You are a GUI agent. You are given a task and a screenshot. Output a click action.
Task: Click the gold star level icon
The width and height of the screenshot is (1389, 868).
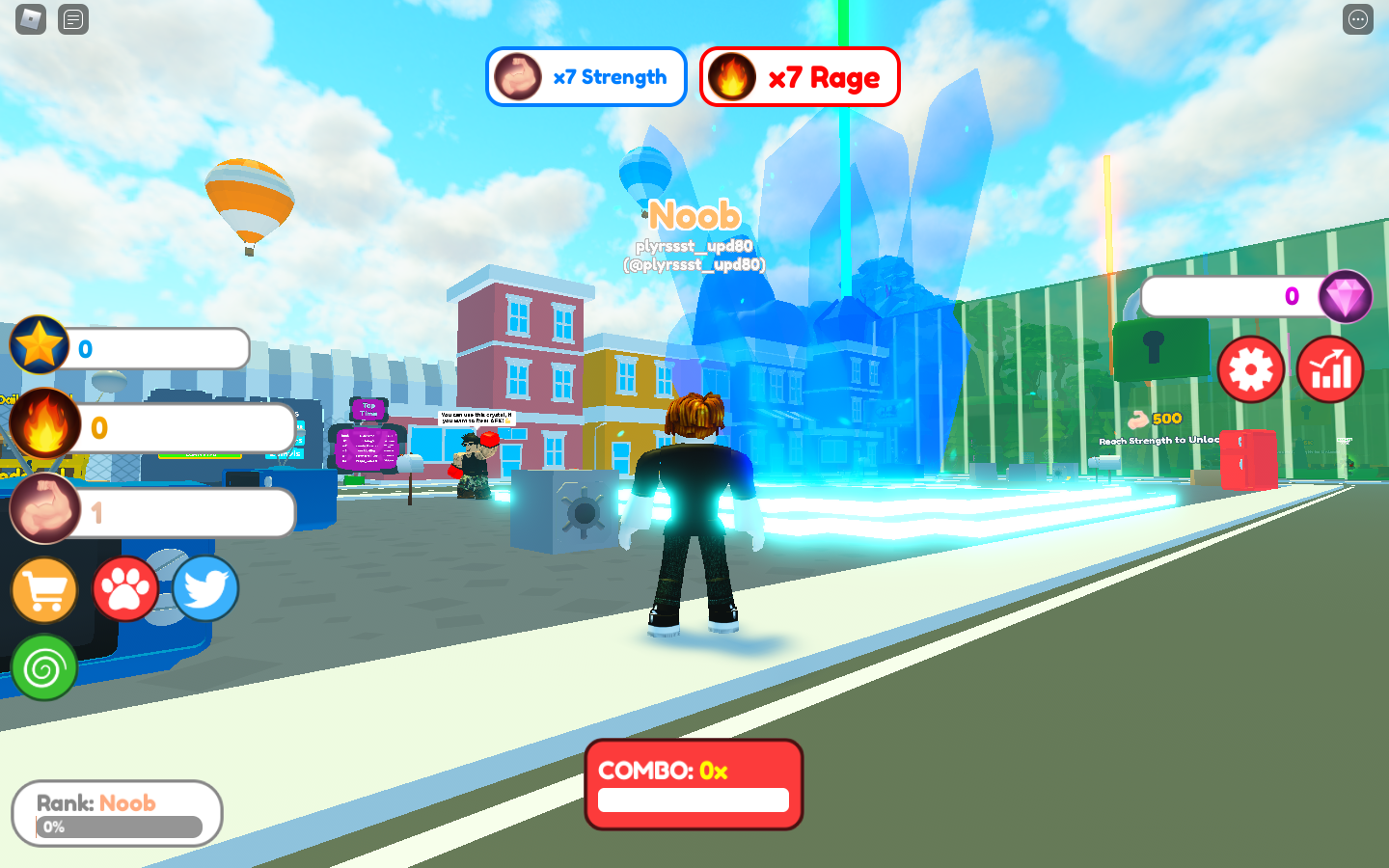[39, 344]
